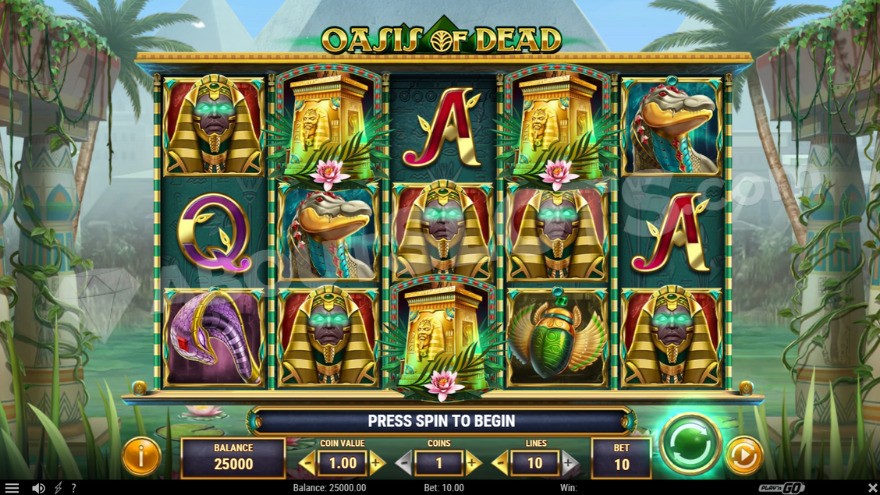The height and width of the screenshot is (495, 880).
Task: Spin the reels with the green button
Action: [690, 443]
